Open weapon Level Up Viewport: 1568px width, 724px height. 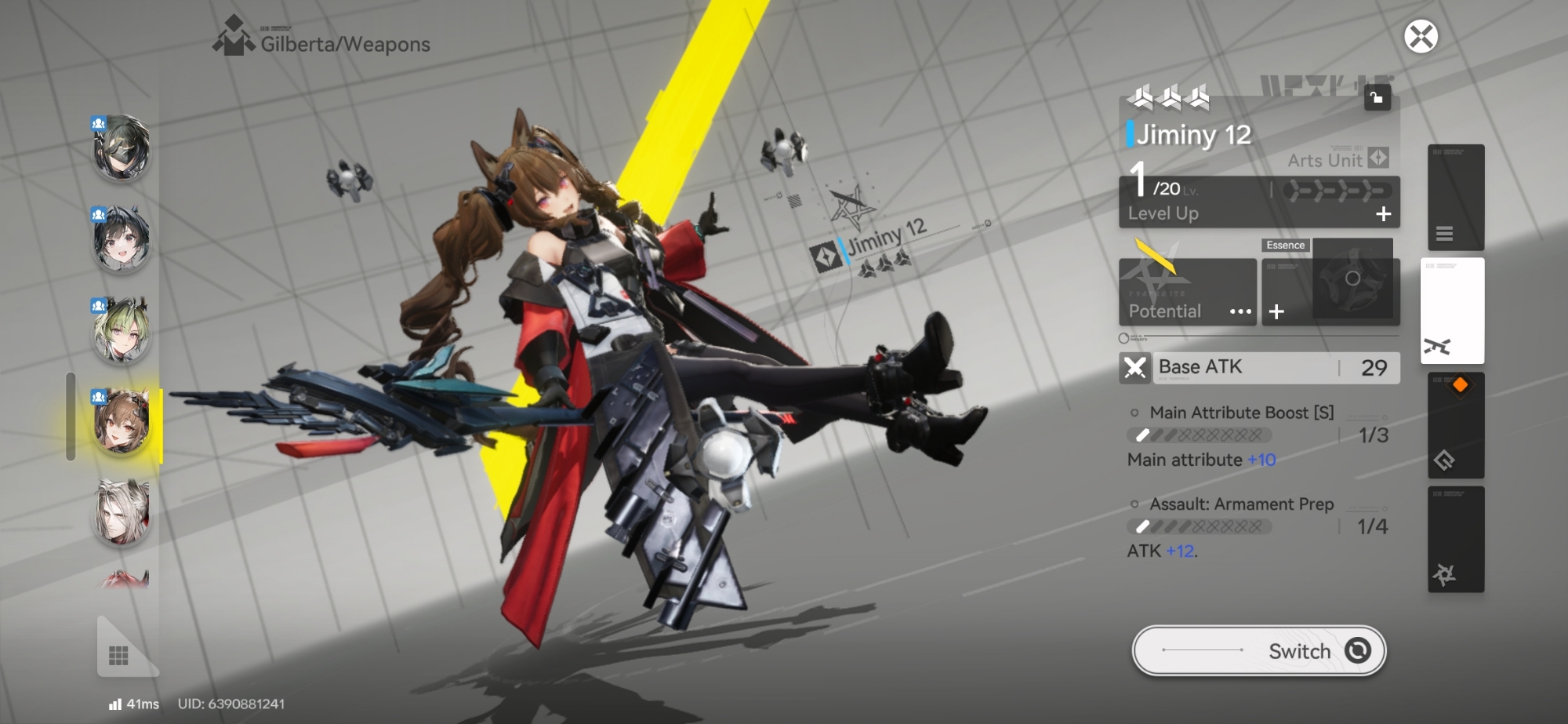coord(1258,213)
